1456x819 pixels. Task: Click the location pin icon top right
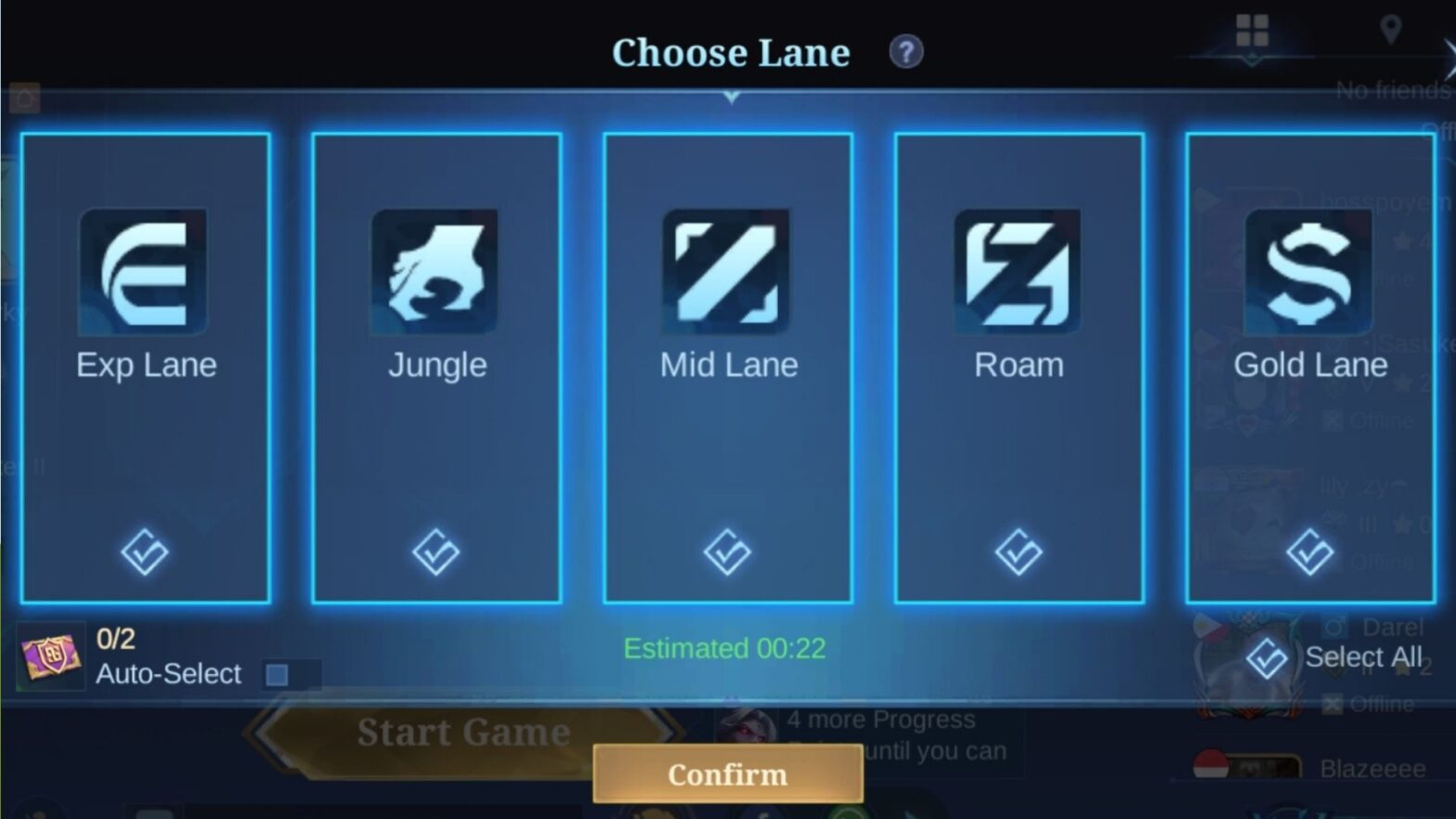click(x=1390, y=29)
